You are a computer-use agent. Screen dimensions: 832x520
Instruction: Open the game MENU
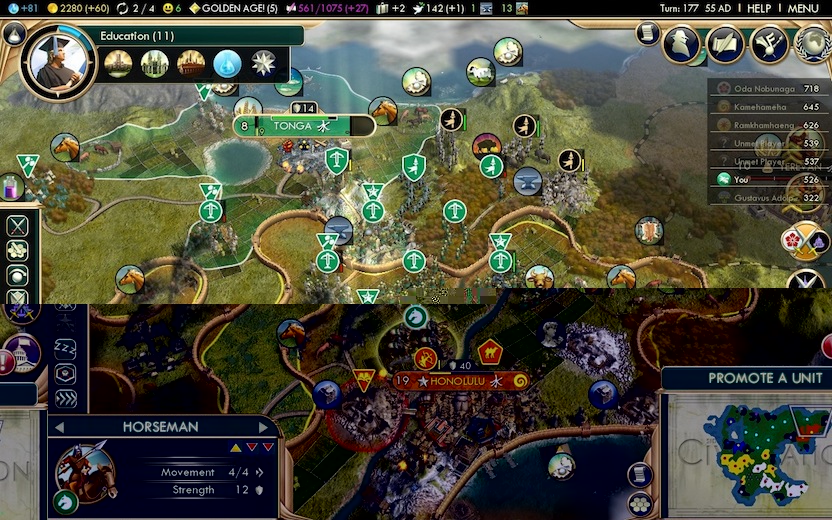[803, 8]
